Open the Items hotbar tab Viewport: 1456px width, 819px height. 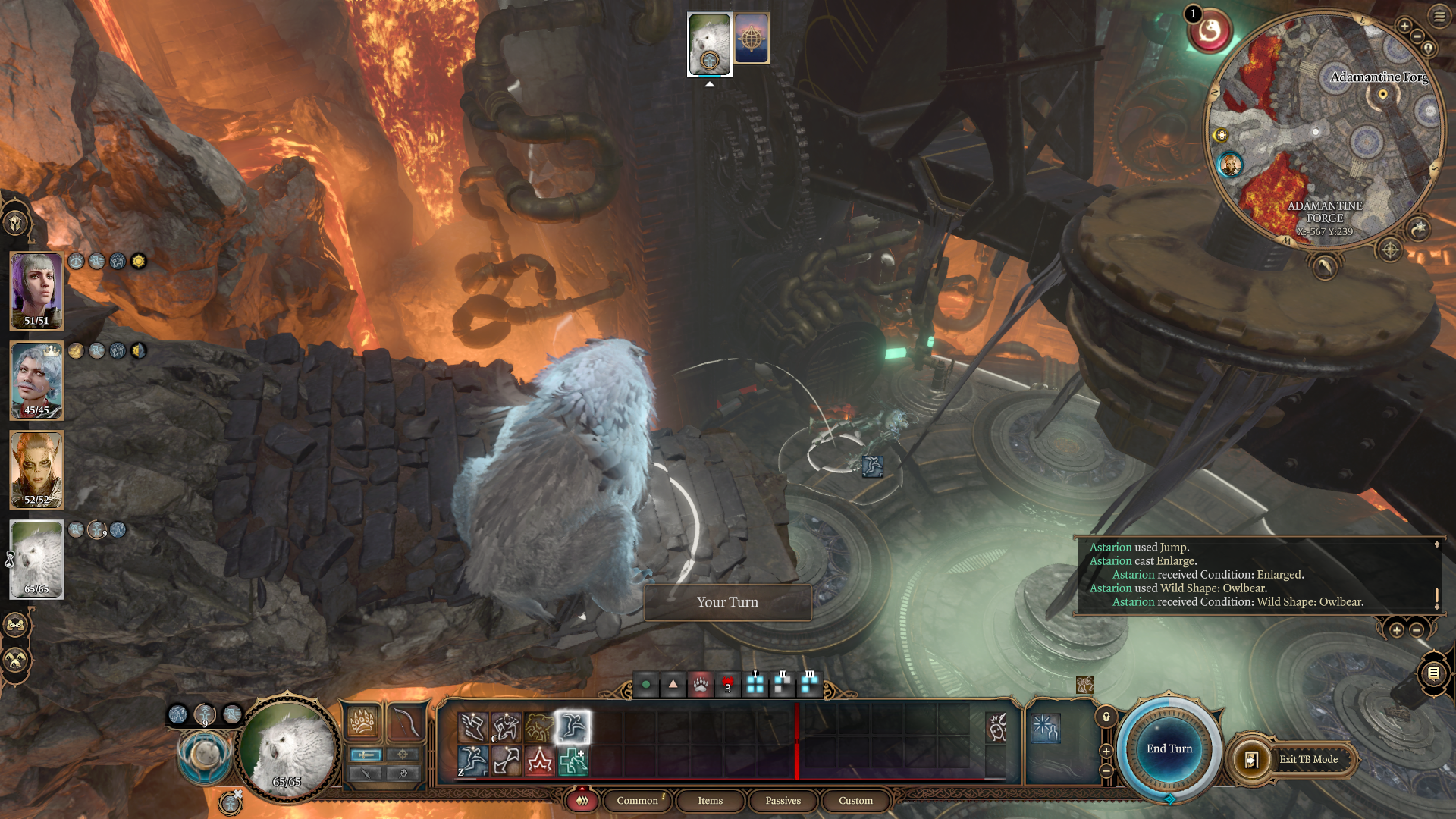[710, 800]
